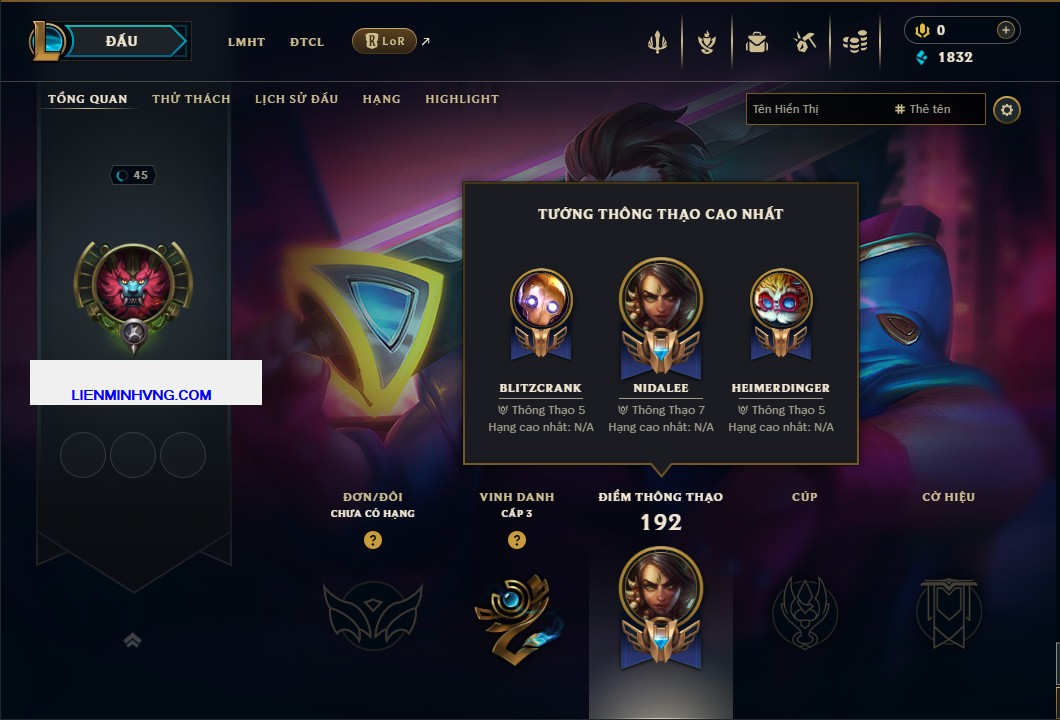Click the ĐẤU play button
The width and height of the screenshot is (1060, 720).
[121, 41]
